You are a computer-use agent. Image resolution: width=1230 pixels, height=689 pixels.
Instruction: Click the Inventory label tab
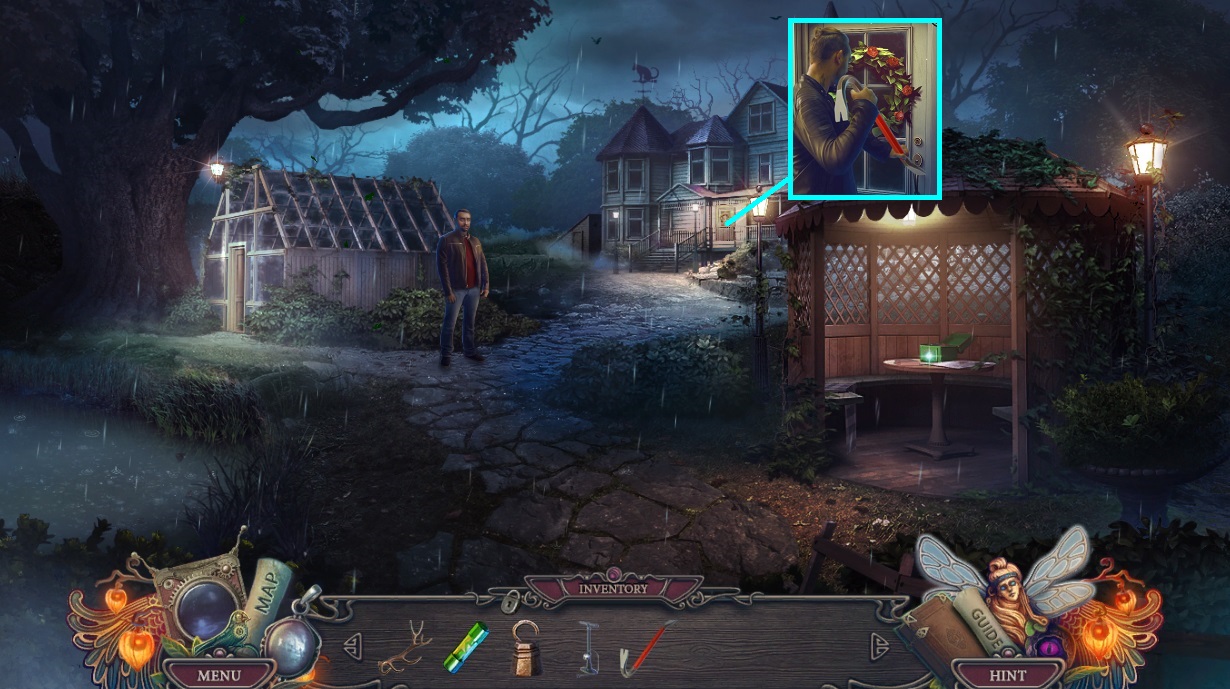[x=614, y=589]
